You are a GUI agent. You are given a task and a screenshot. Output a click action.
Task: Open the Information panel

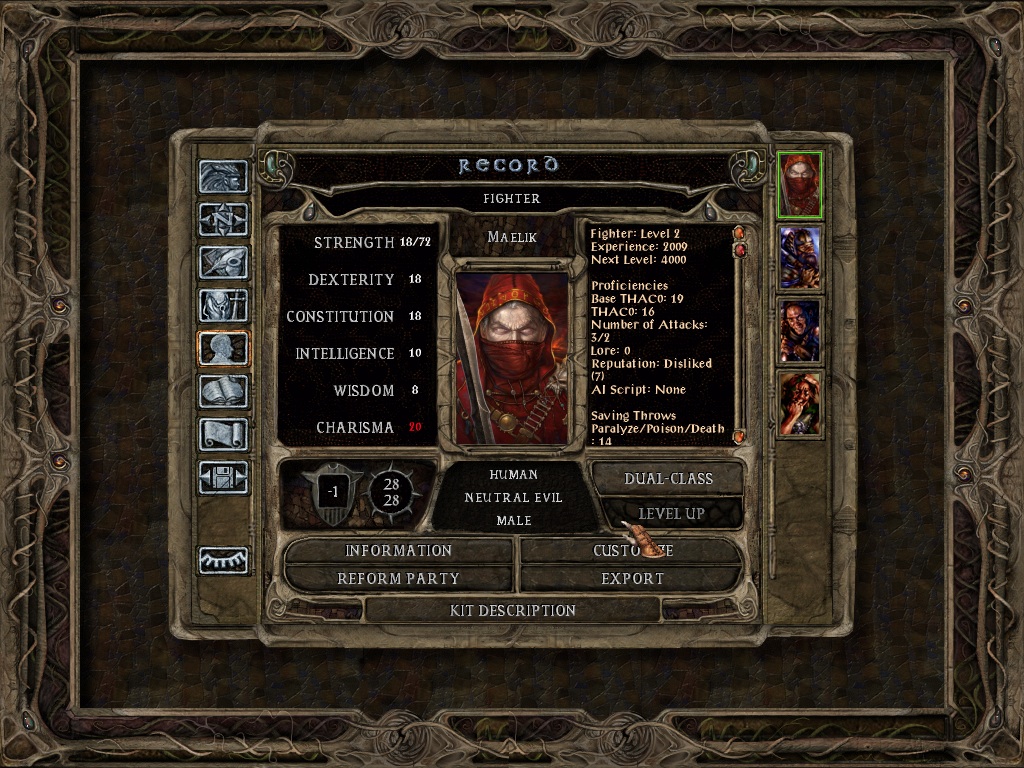pos(398,551)
